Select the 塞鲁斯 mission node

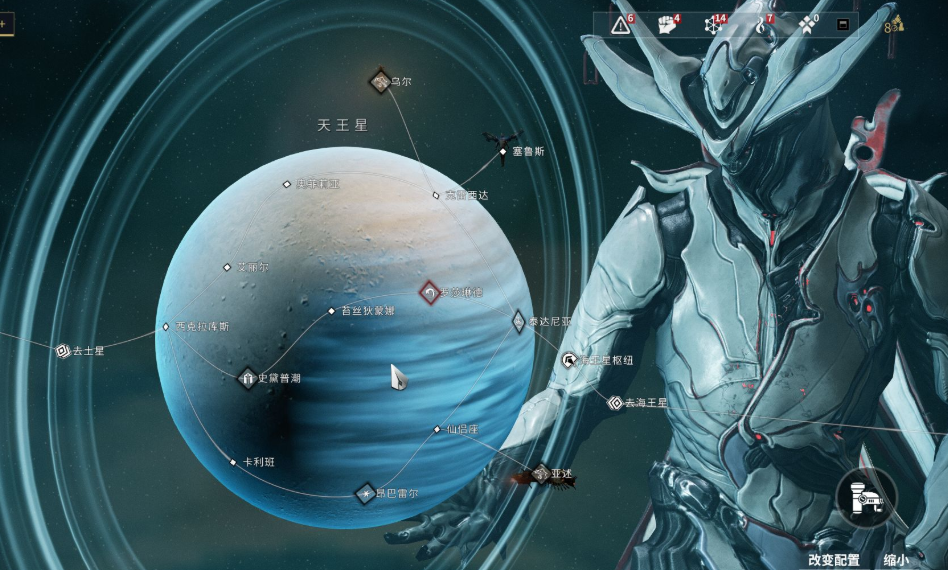(x=503, y=152)
